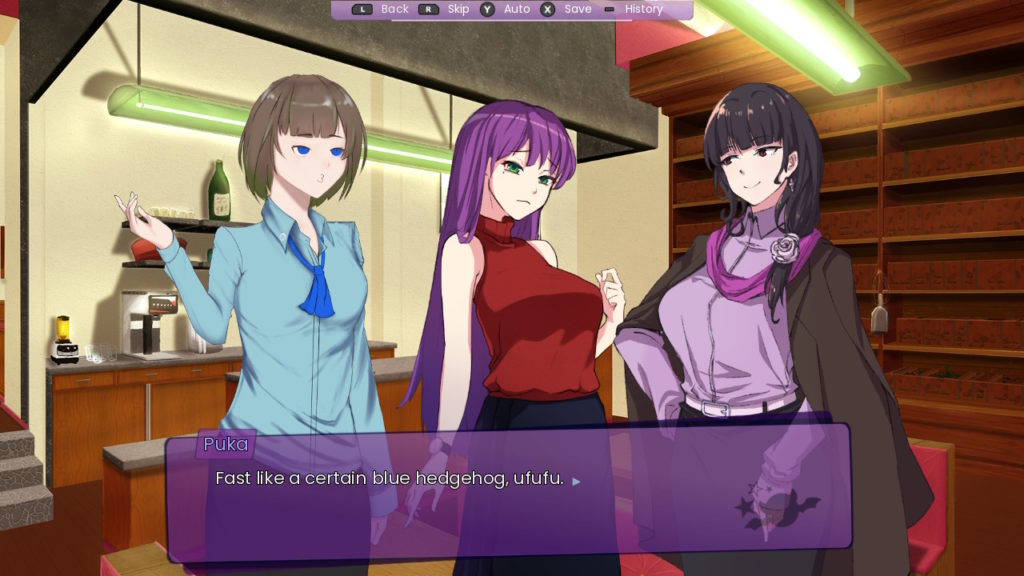The image size is (1024, 576).
Task: Go back using the Back option
Action: (394, 9)
